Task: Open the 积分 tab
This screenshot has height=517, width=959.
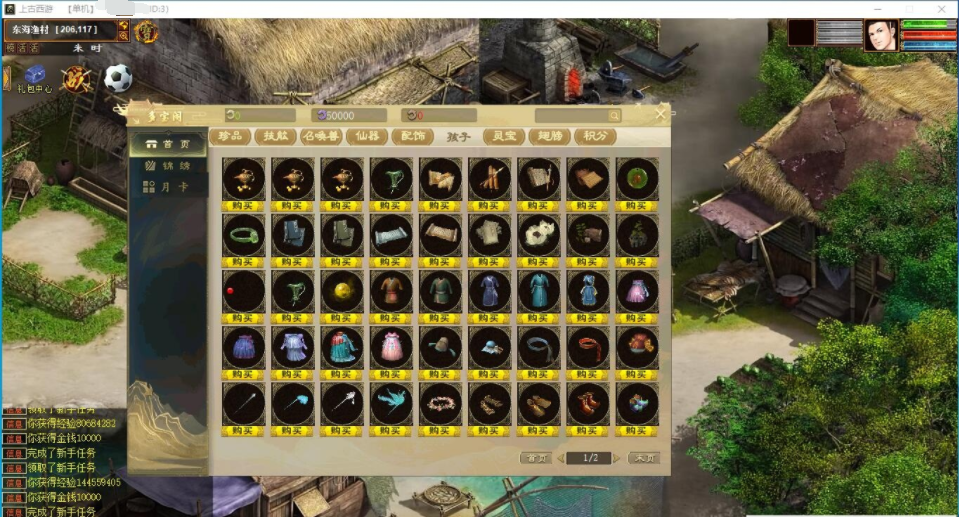Action: pyautogui.click(x=595, y=136)
